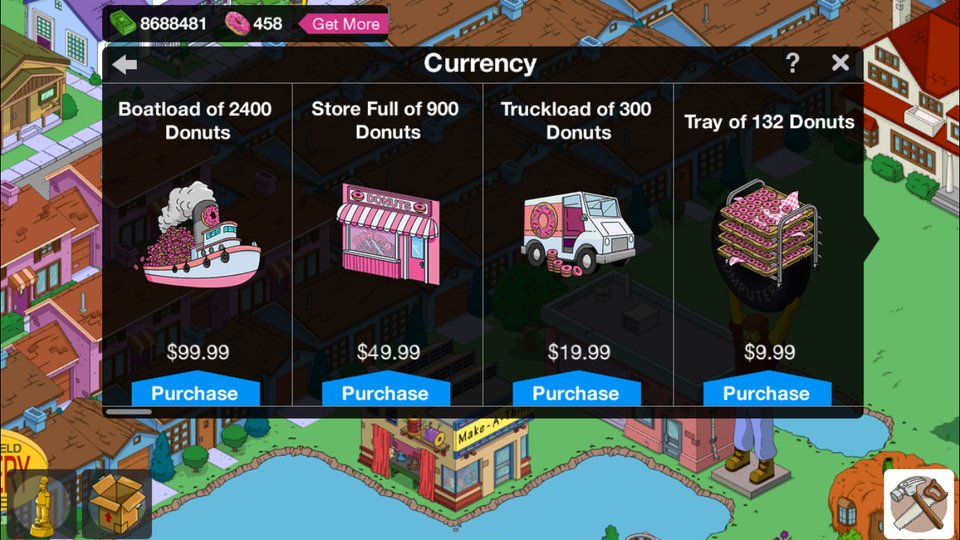Purchase the Truckload of 300 Donuts
The height and width of the screenshot is (540, 960).
[576, 393]
